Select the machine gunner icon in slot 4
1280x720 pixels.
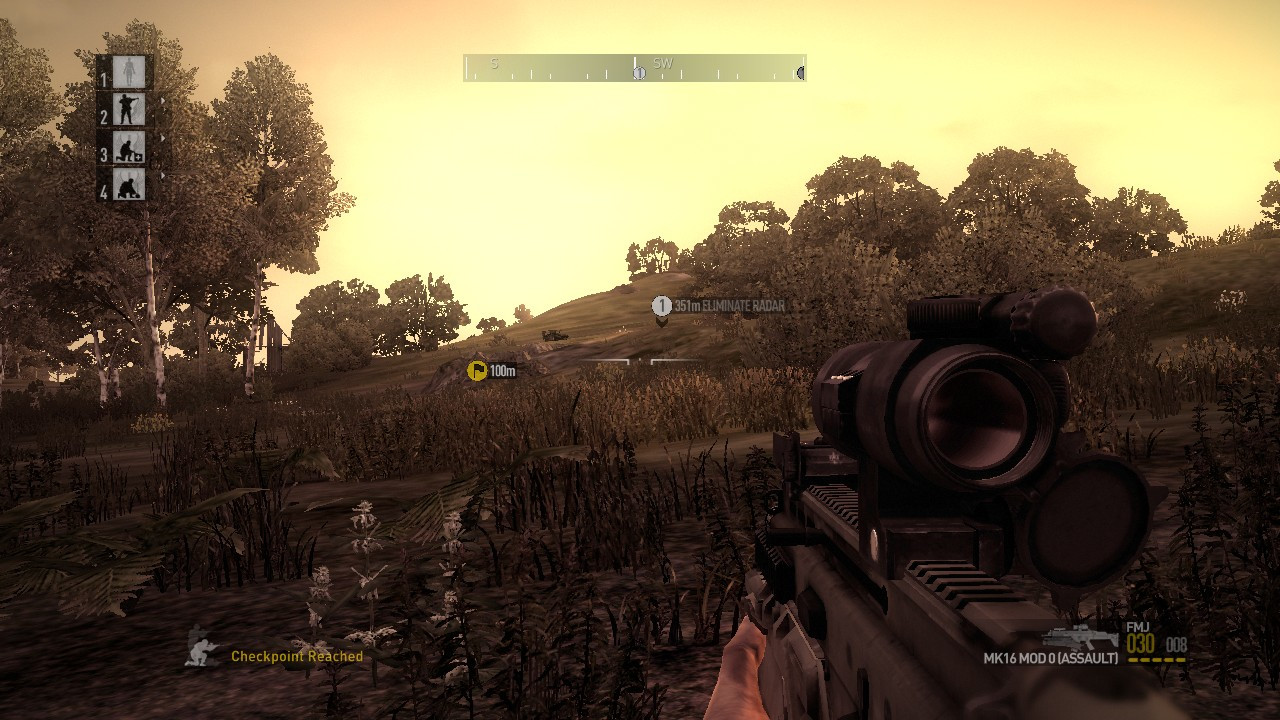point(127,185)
